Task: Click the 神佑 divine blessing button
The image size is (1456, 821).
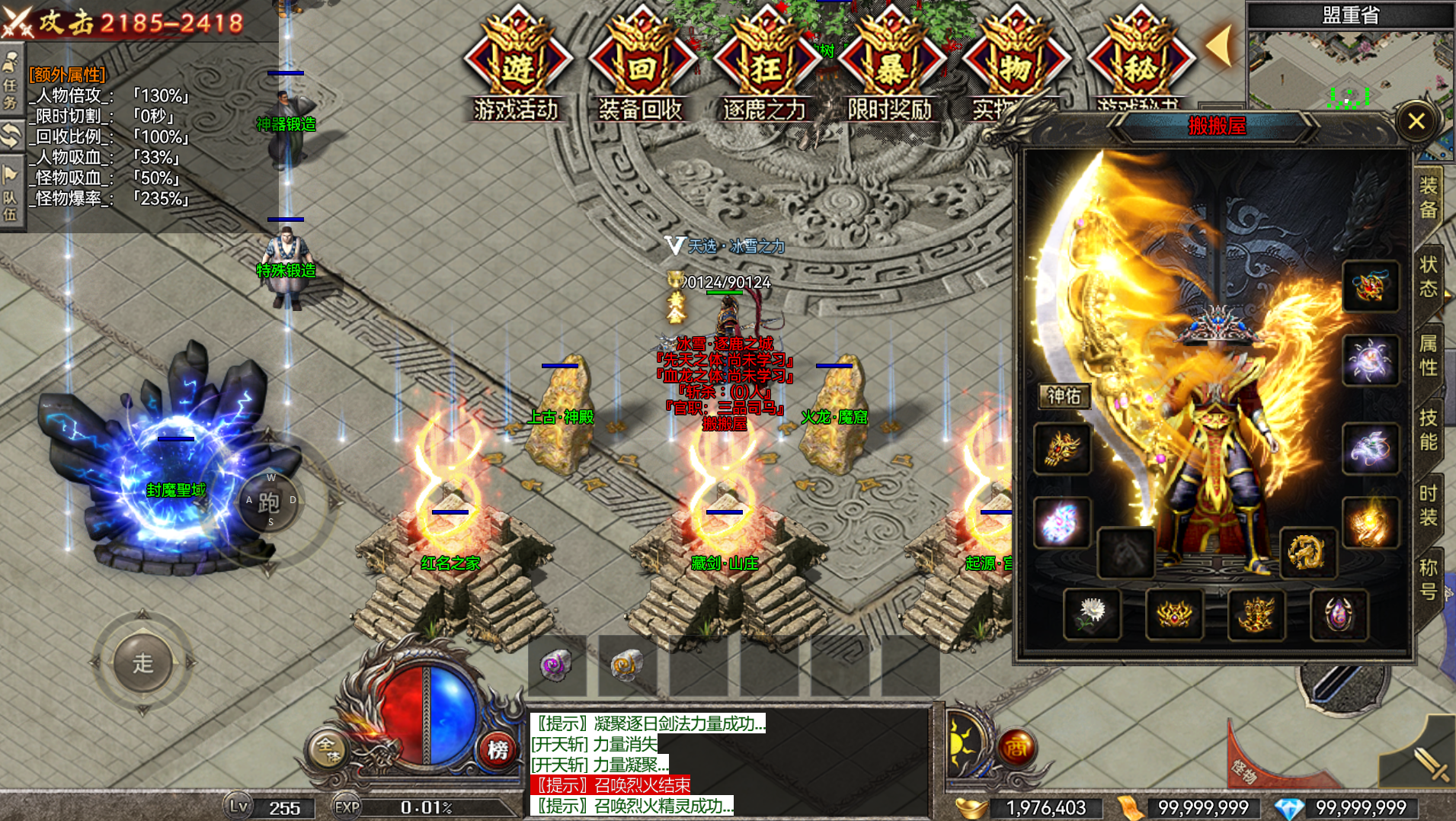Action: point(1064,396)
